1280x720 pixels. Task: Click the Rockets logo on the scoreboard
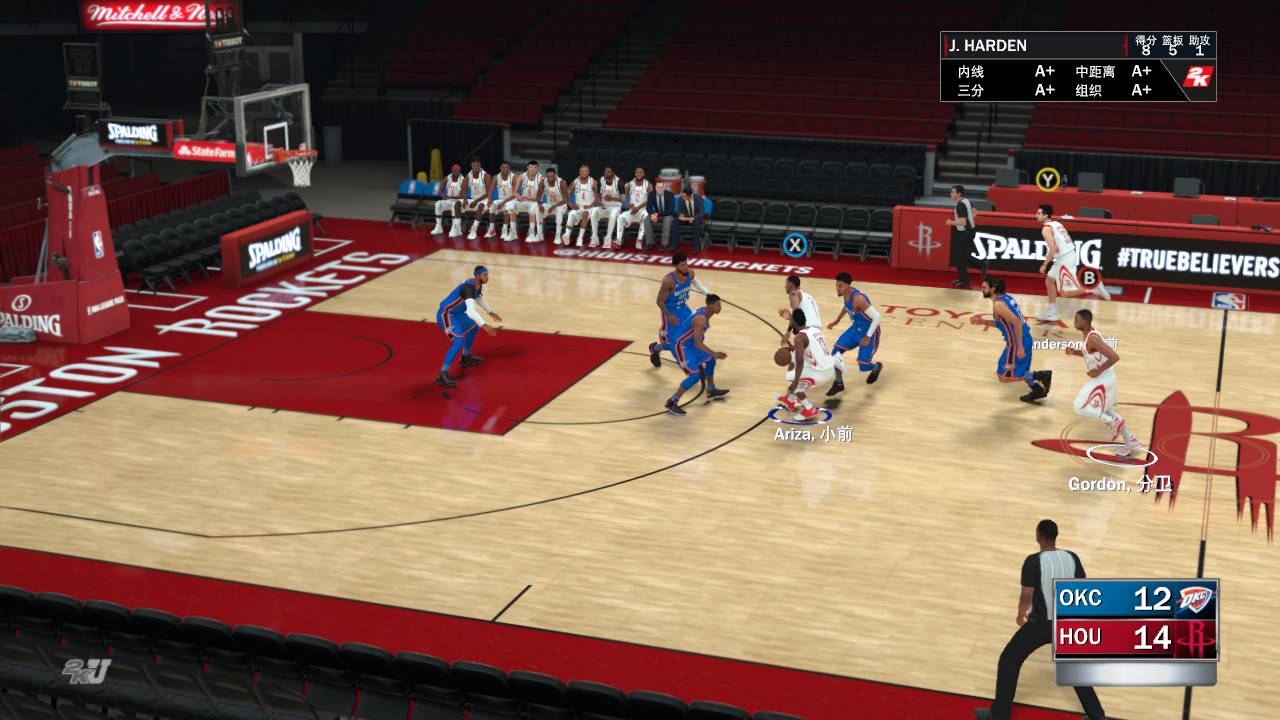pyautogui.click(x=1197, y=638)
